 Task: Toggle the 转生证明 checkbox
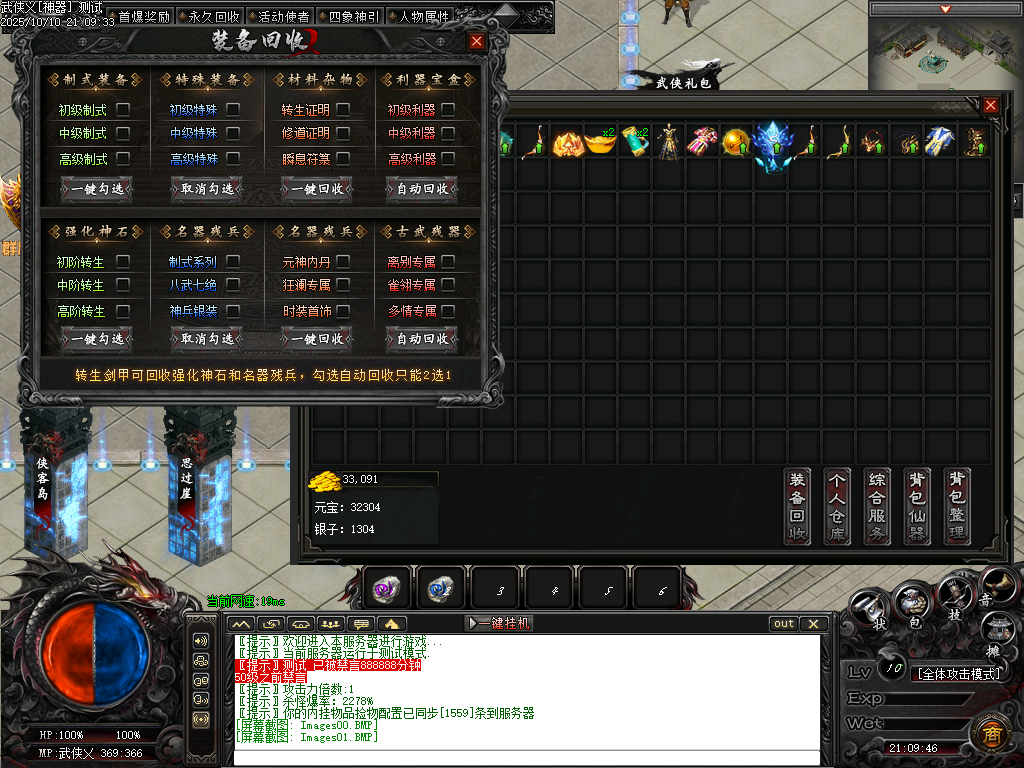tap(343, 109)
